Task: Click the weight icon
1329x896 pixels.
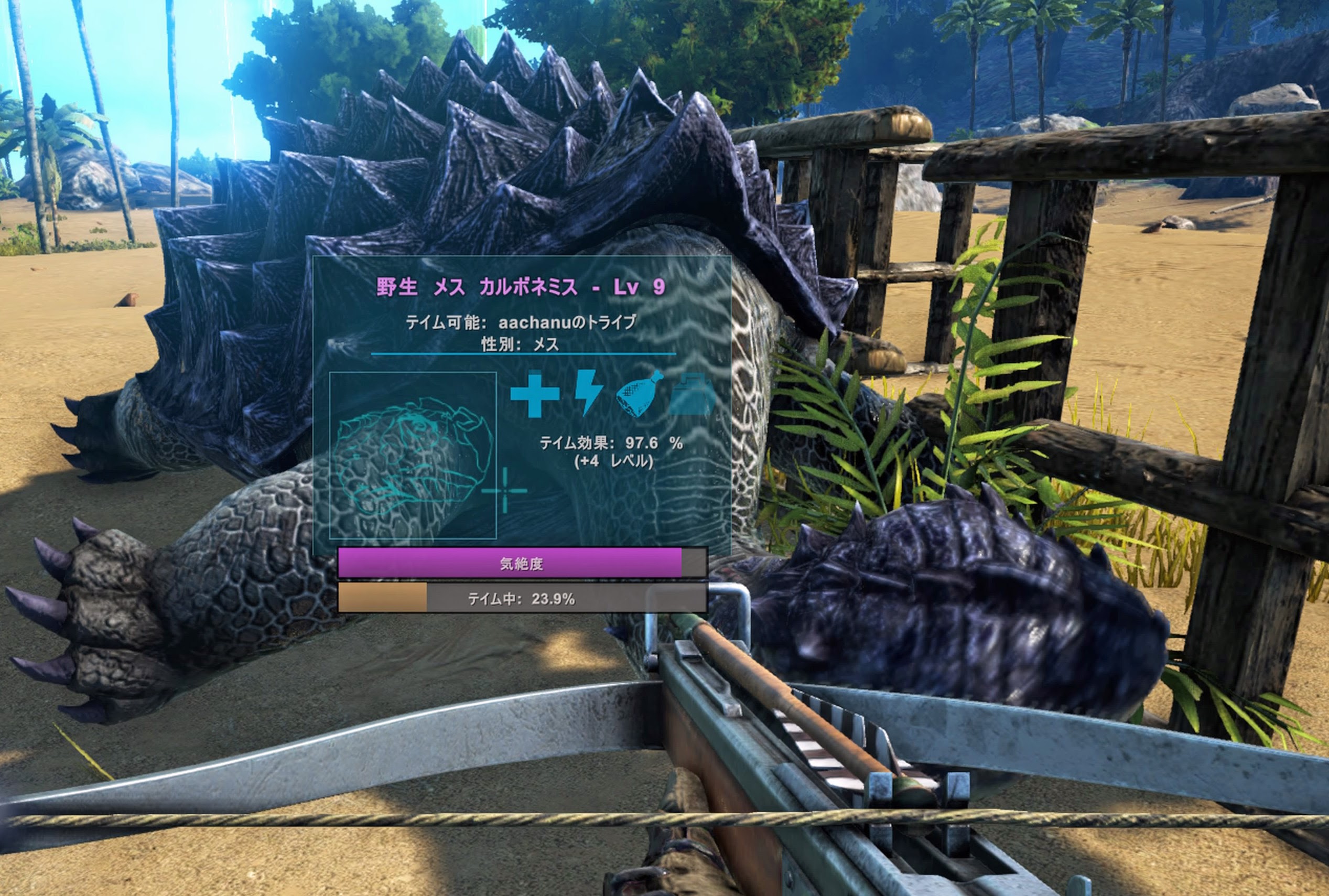Action: 693,395
